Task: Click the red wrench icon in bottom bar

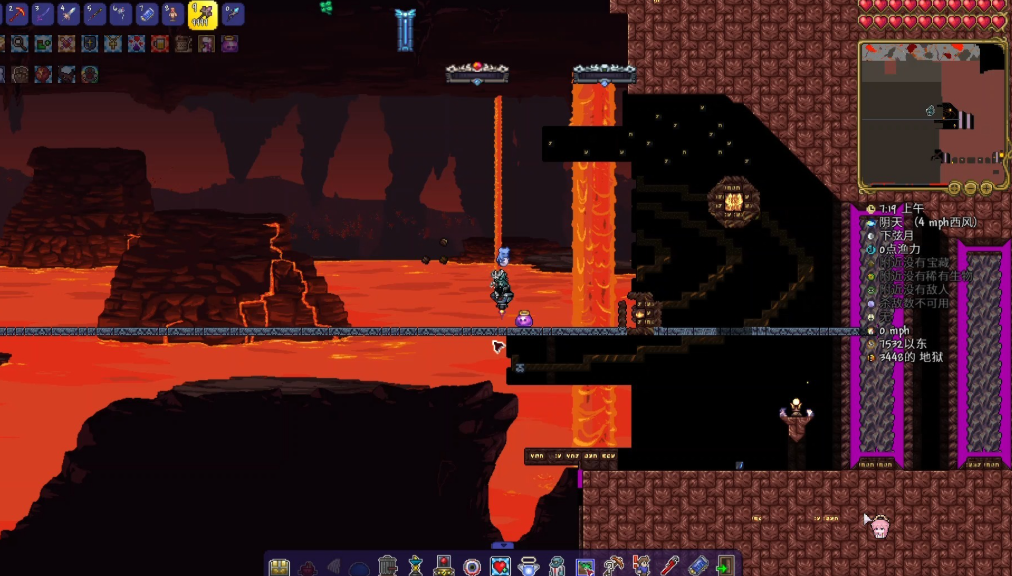Action: pyautogui.click(x=669, y=566)
